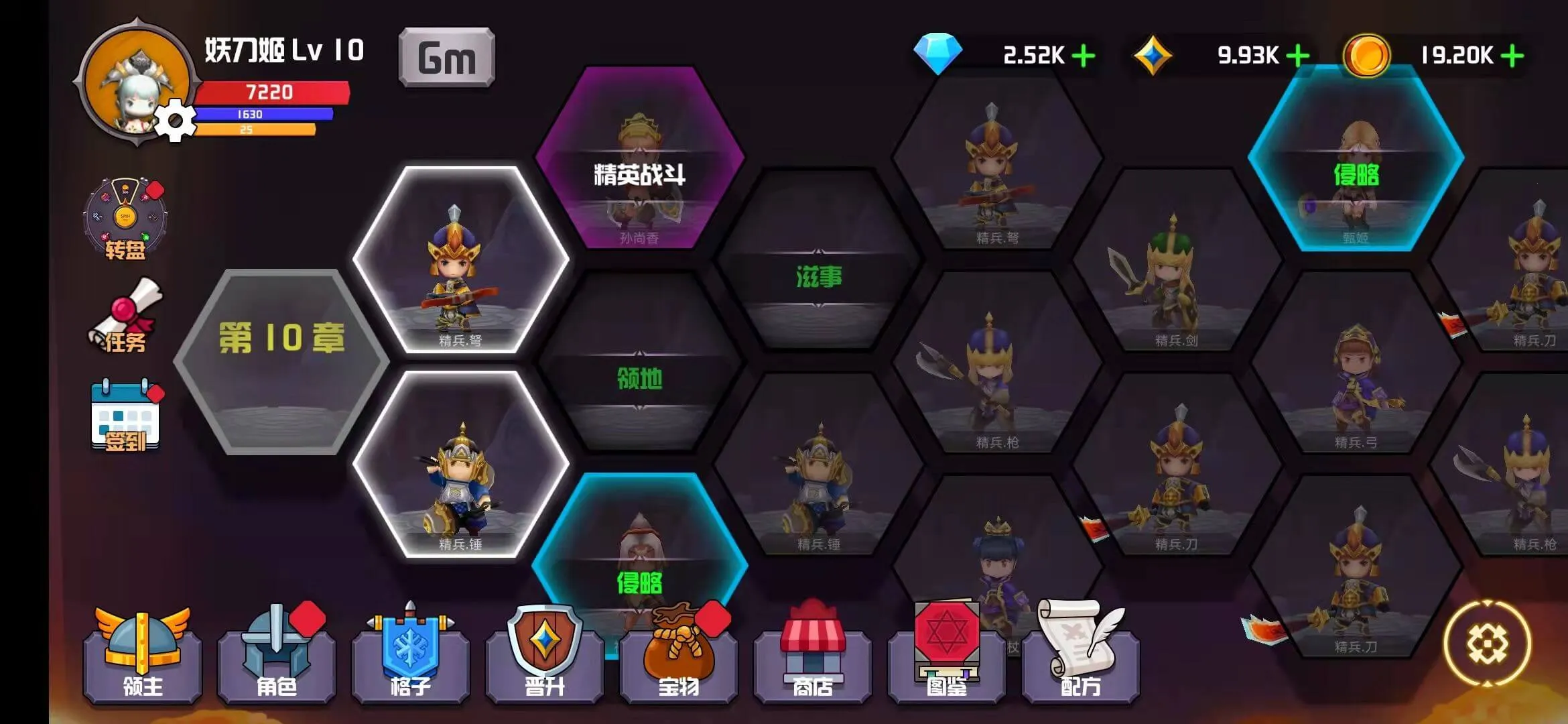Open the 格子 grid menu

pos(410,657)
